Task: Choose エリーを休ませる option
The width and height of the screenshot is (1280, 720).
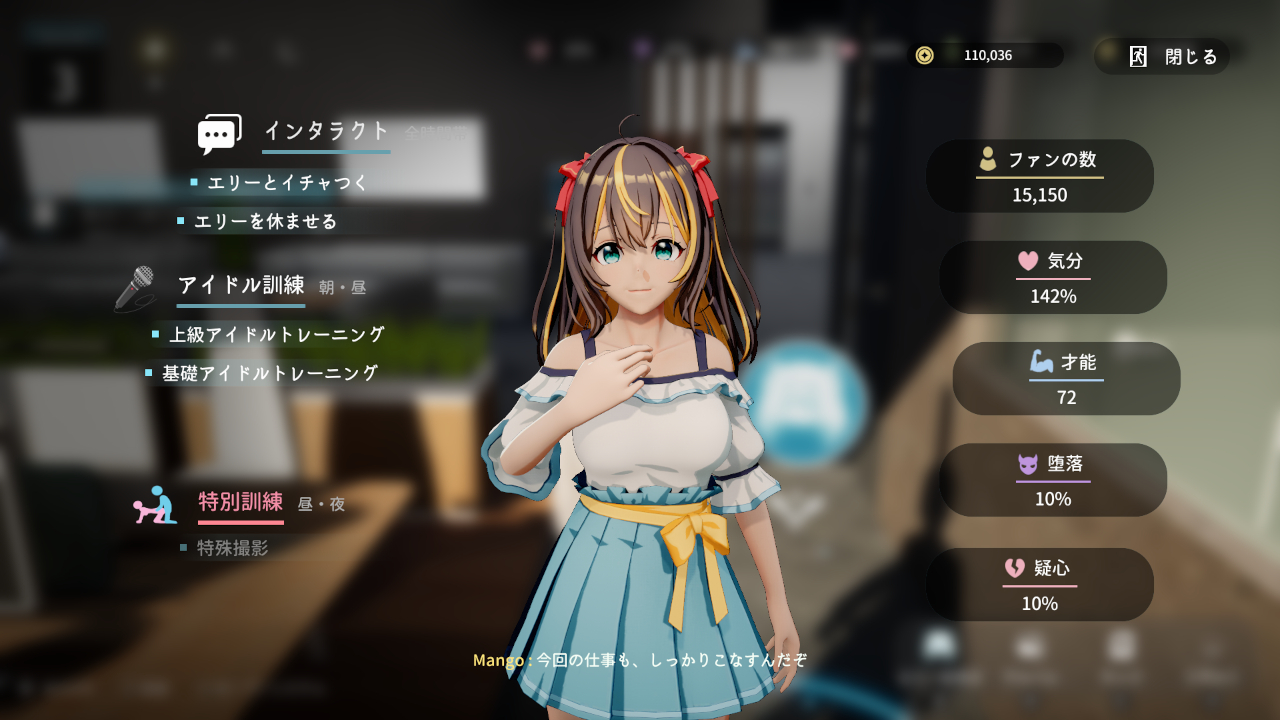Action: pos(265,221)
